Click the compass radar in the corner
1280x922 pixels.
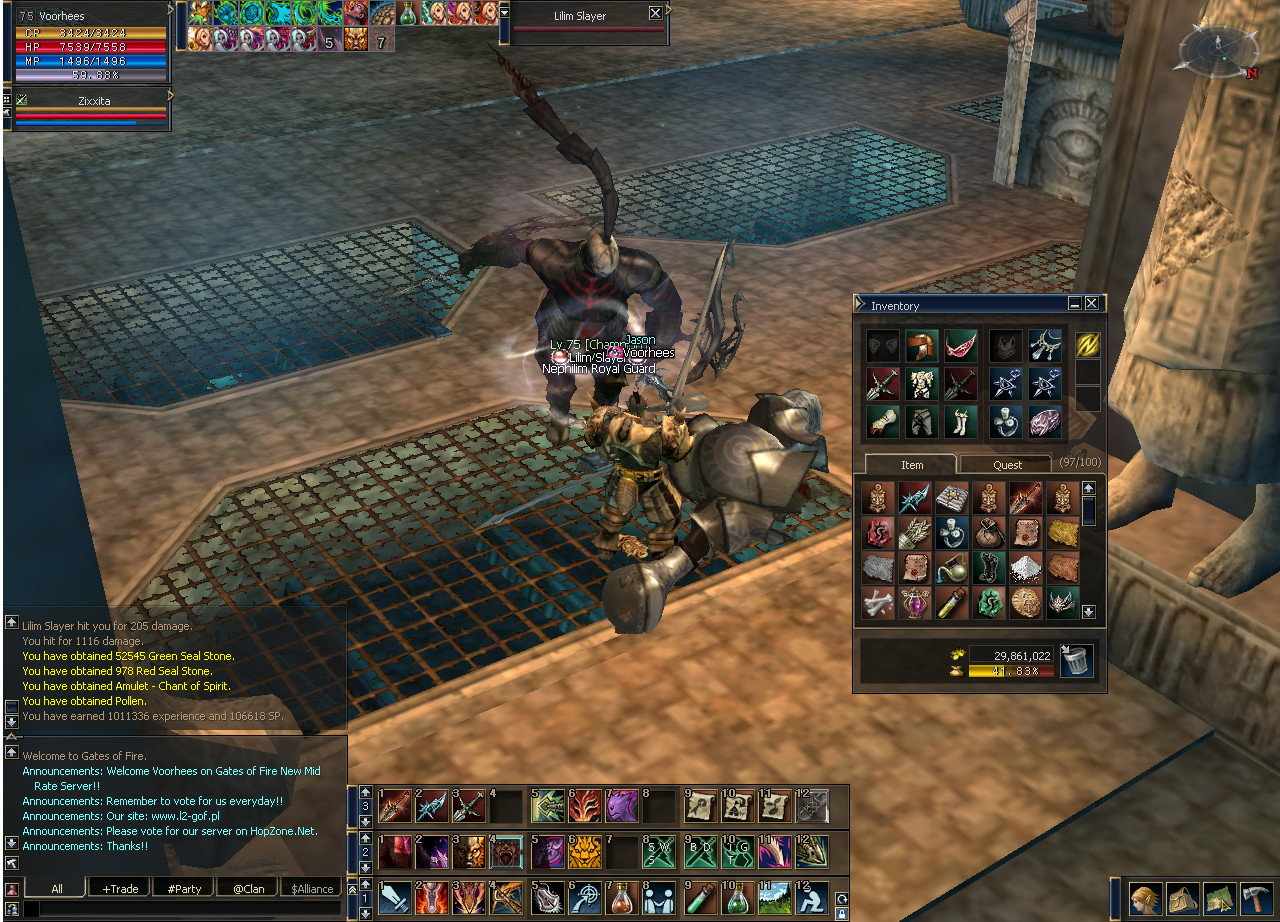click(x=1217, y=50)
